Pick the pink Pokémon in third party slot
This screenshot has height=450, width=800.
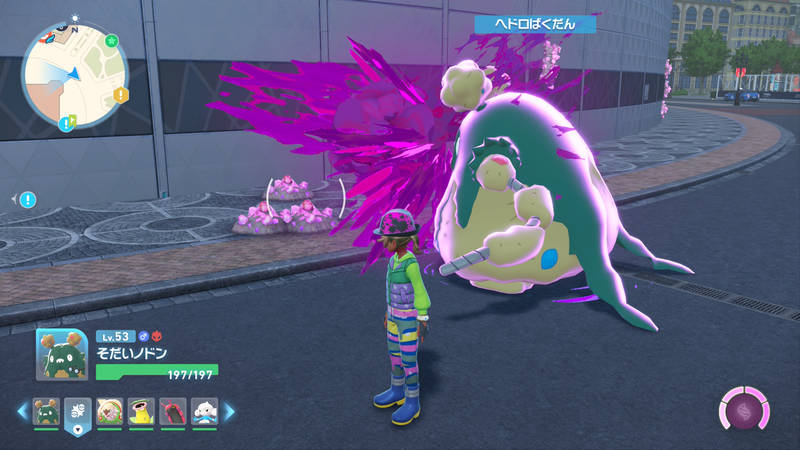[110, 411]
